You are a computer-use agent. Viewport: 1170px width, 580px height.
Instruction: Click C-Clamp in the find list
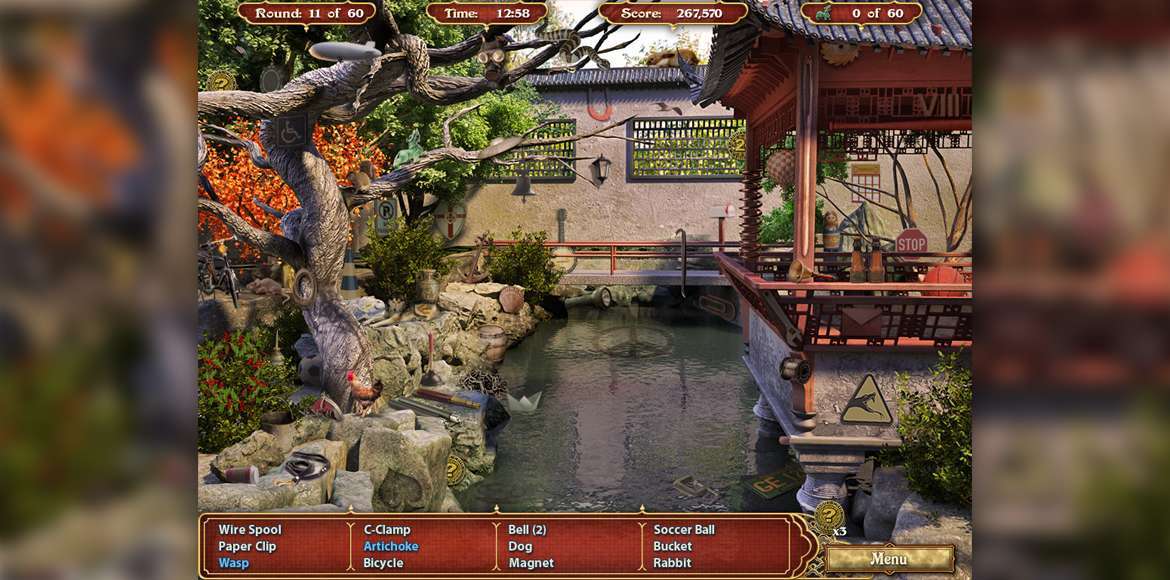[387, 530]
